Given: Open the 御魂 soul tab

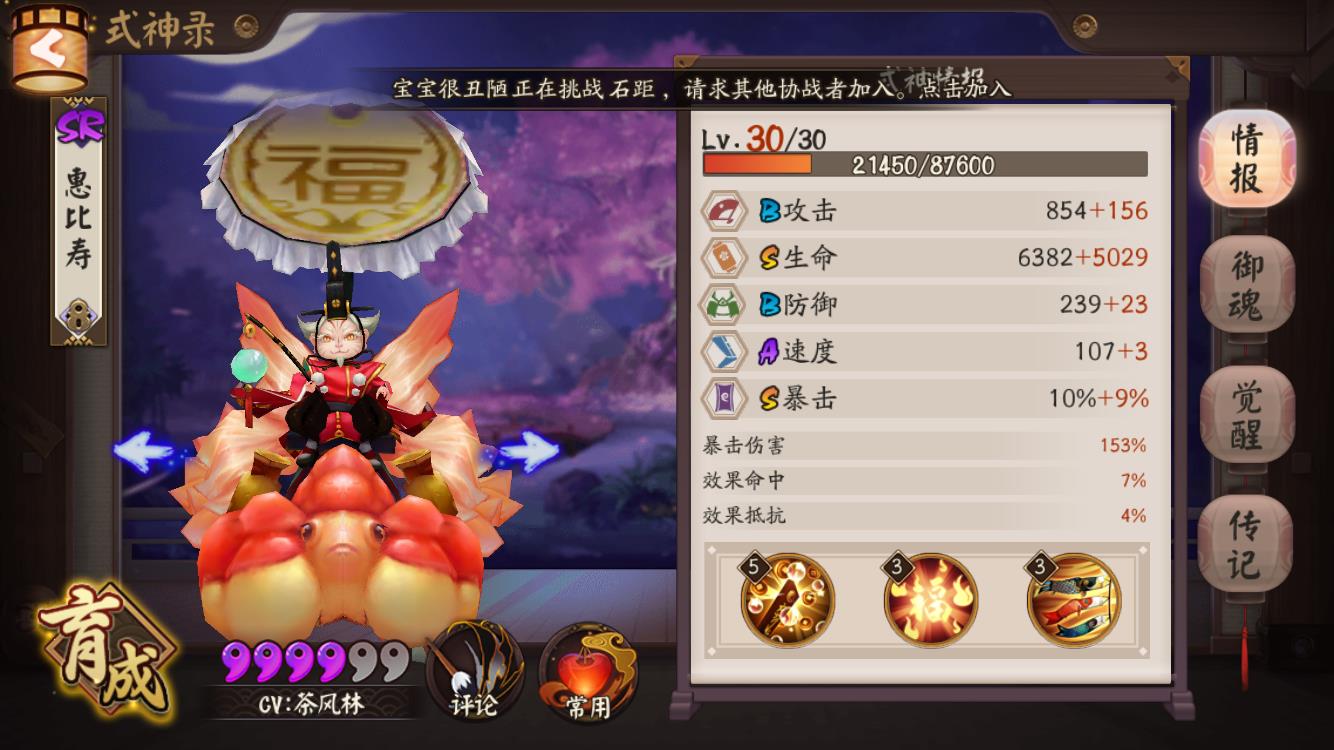Looking at the screenshot, I should click(1246, 286).
